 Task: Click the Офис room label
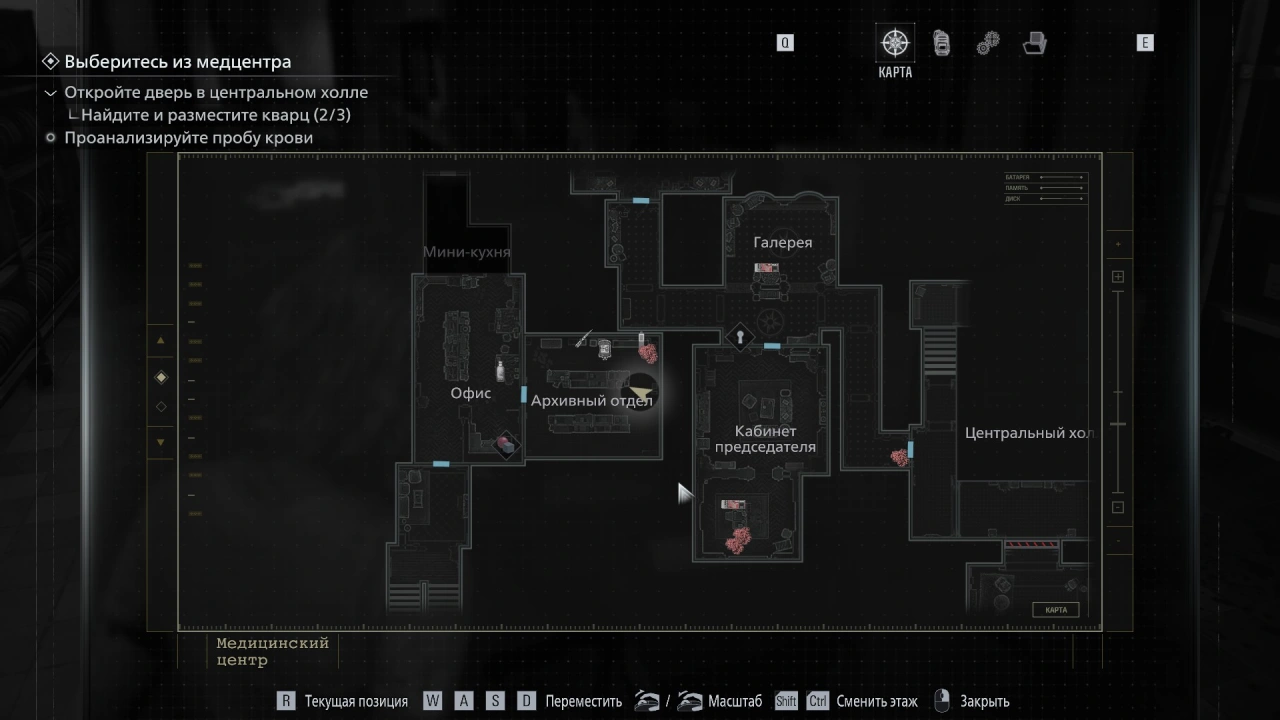coord(470,394)
